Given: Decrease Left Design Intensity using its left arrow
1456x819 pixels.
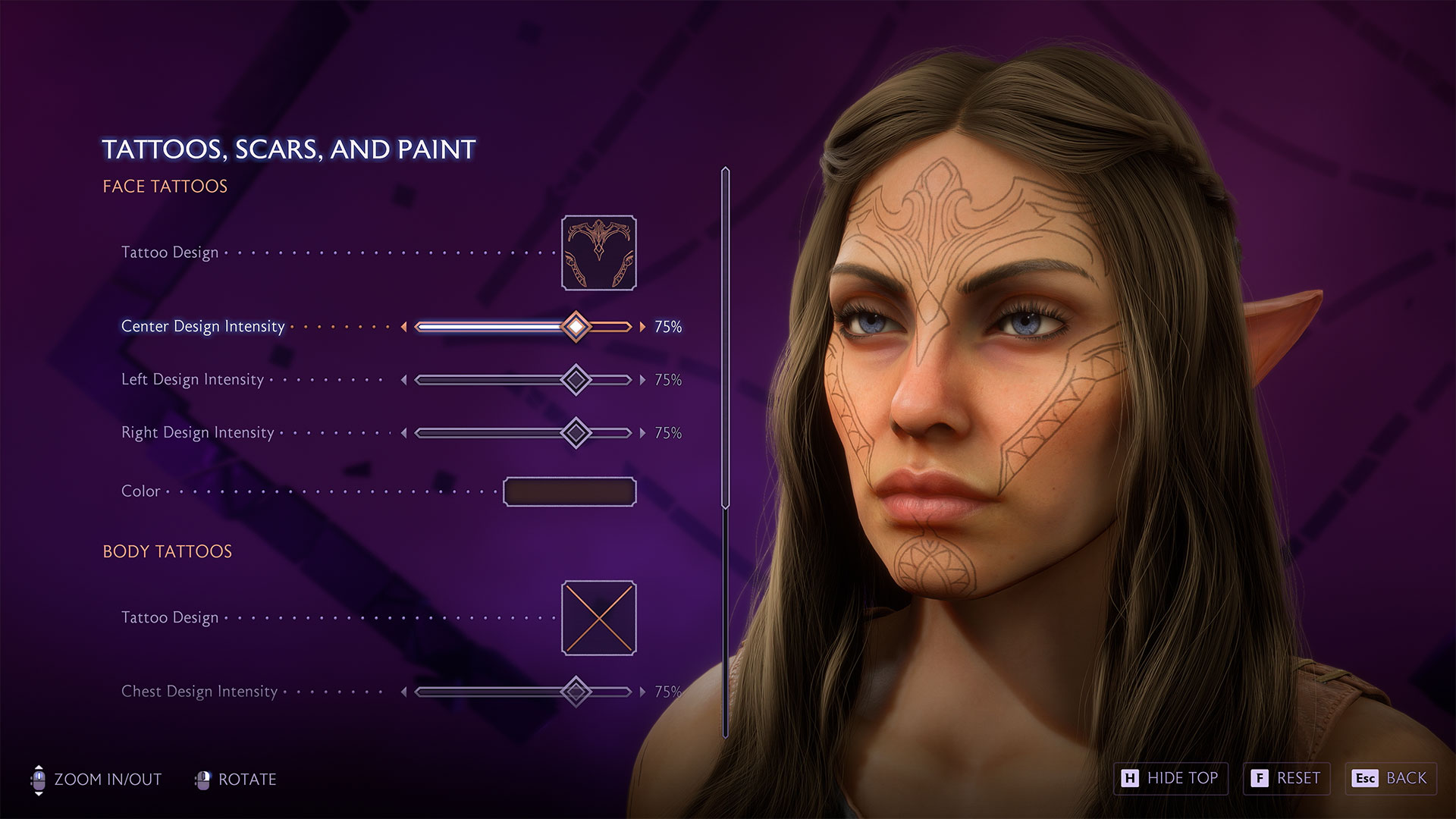Looking at the screenshot, I should (406, 379).
